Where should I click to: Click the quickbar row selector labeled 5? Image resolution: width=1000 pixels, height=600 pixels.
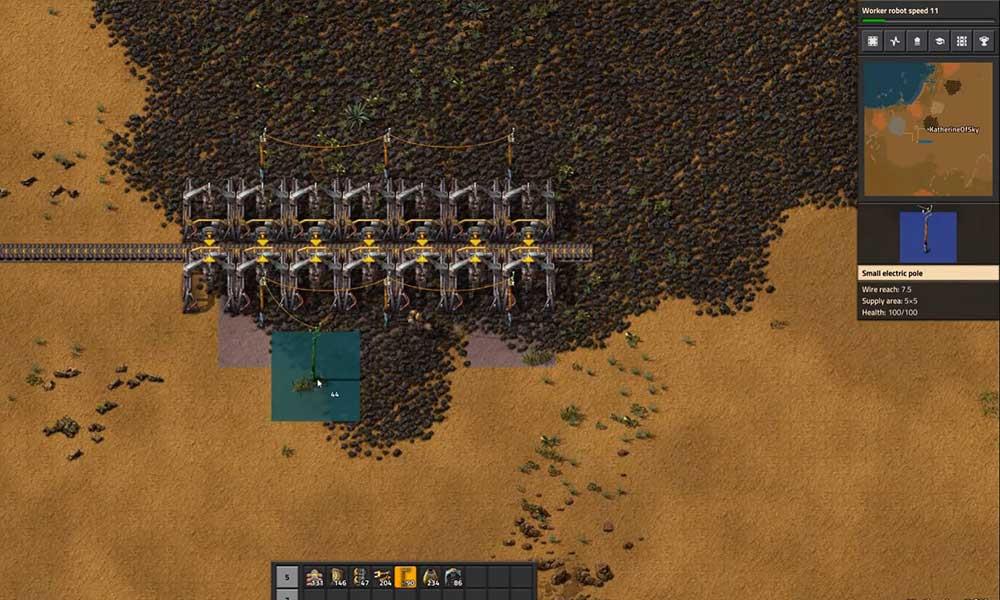pos(286,577)
